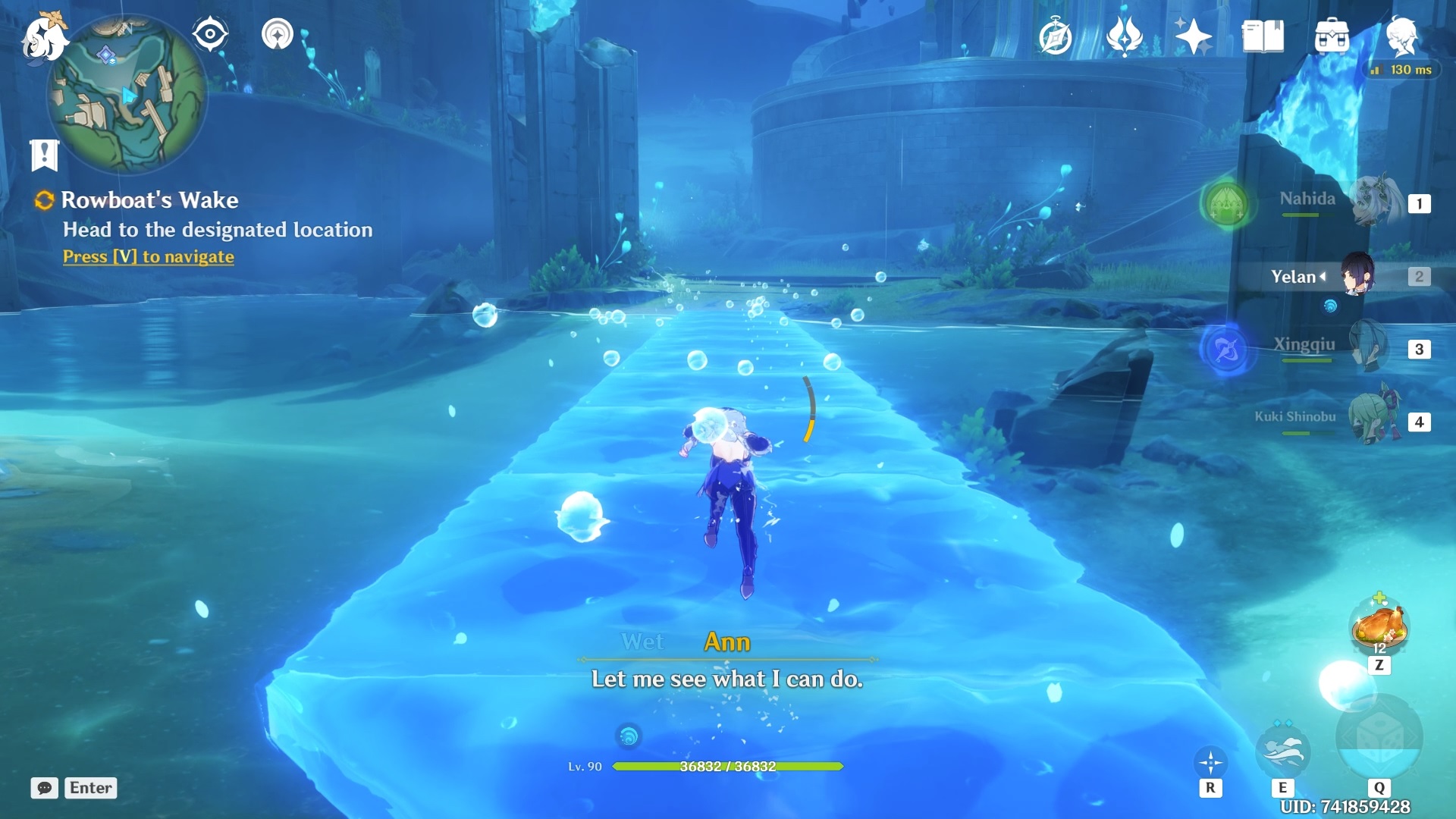
Task: Open the chat box
Action: [74, 788]
